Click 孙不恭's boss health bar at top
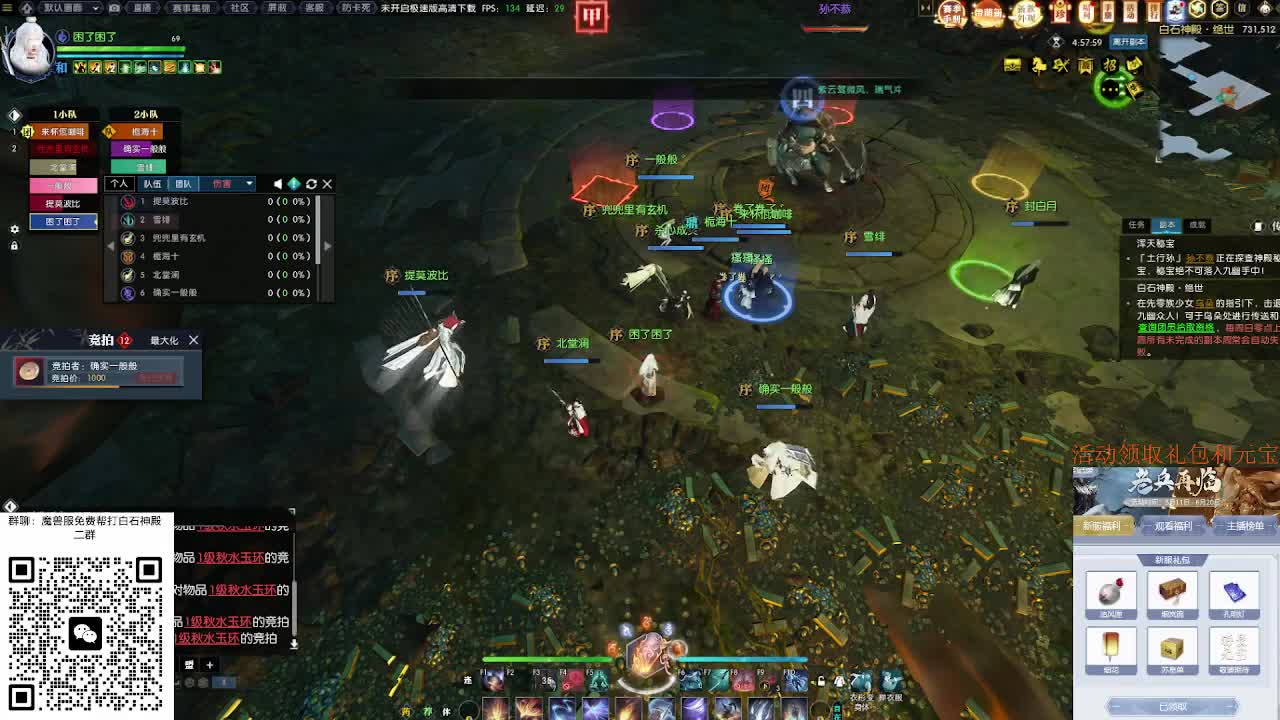Viewport: 1280px width, 720px height. click(835, 29)
